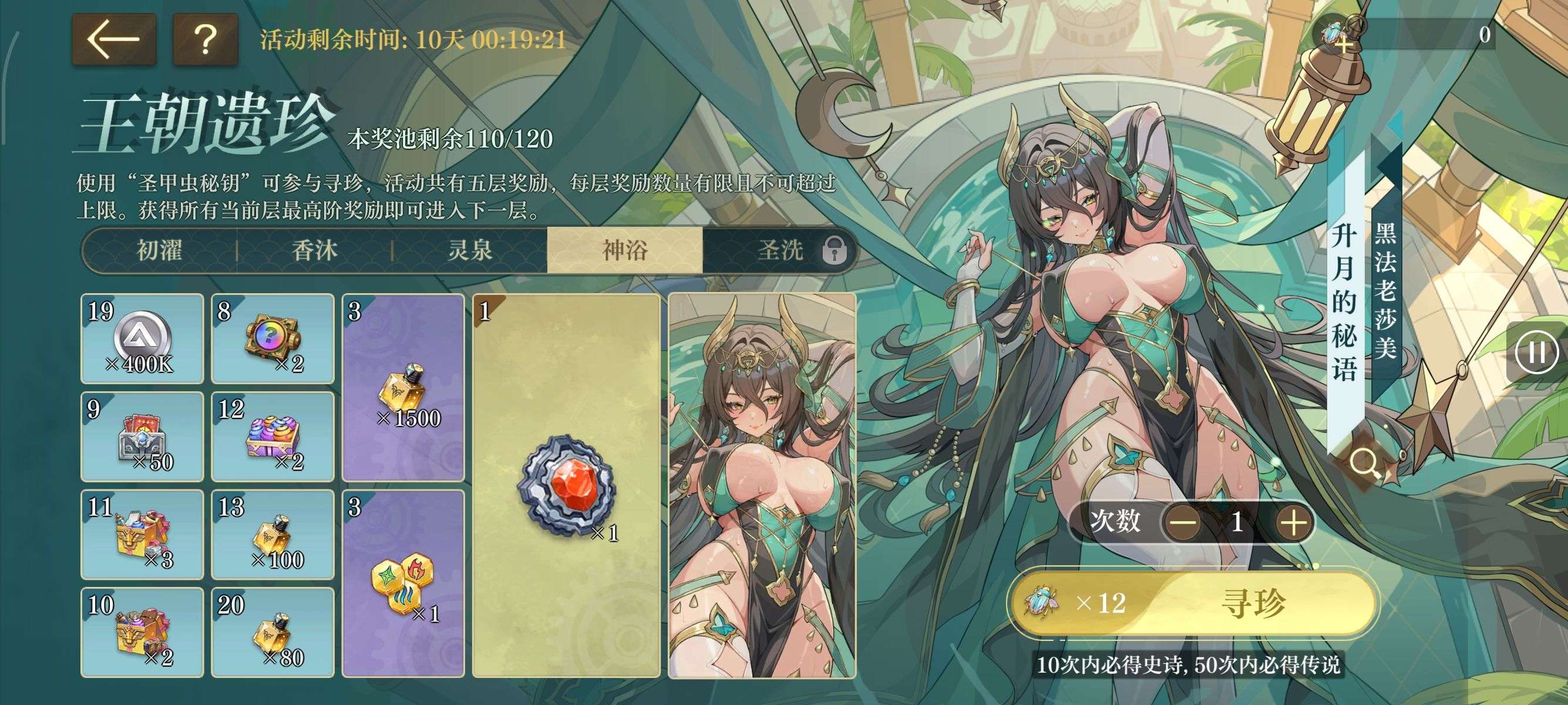Inspect the ×1500 gold perfume bottle reward
Viewport: 1568px width, 705px height.
tap(403, 388)
